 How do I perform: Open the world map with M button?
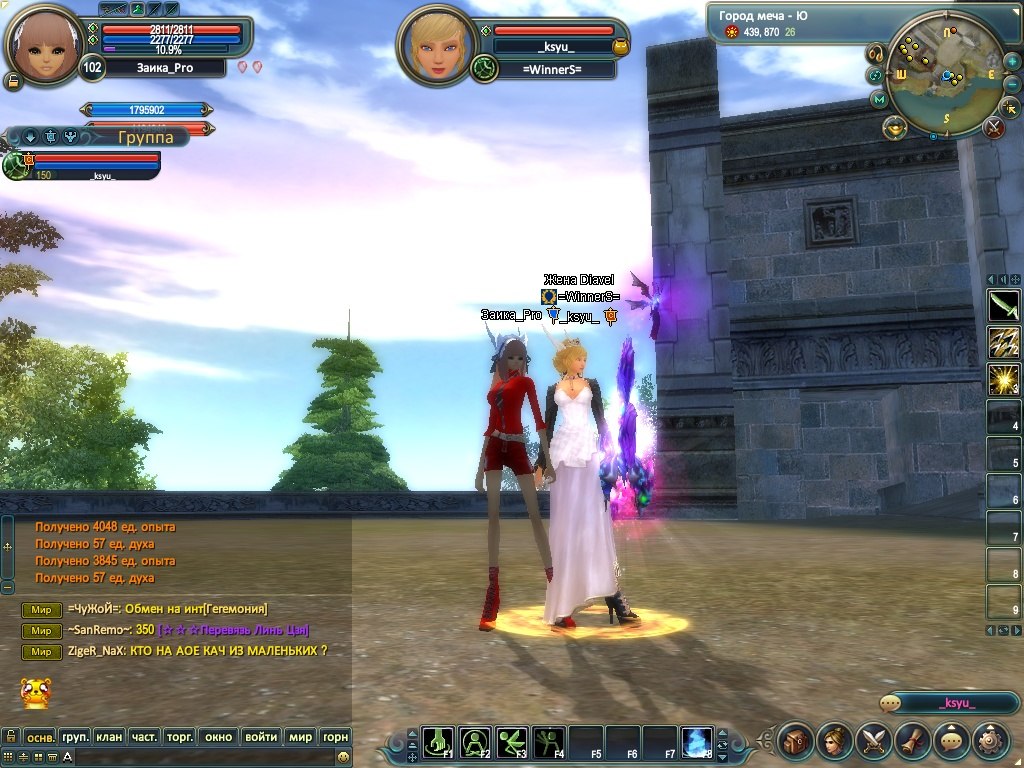(879, 99)
